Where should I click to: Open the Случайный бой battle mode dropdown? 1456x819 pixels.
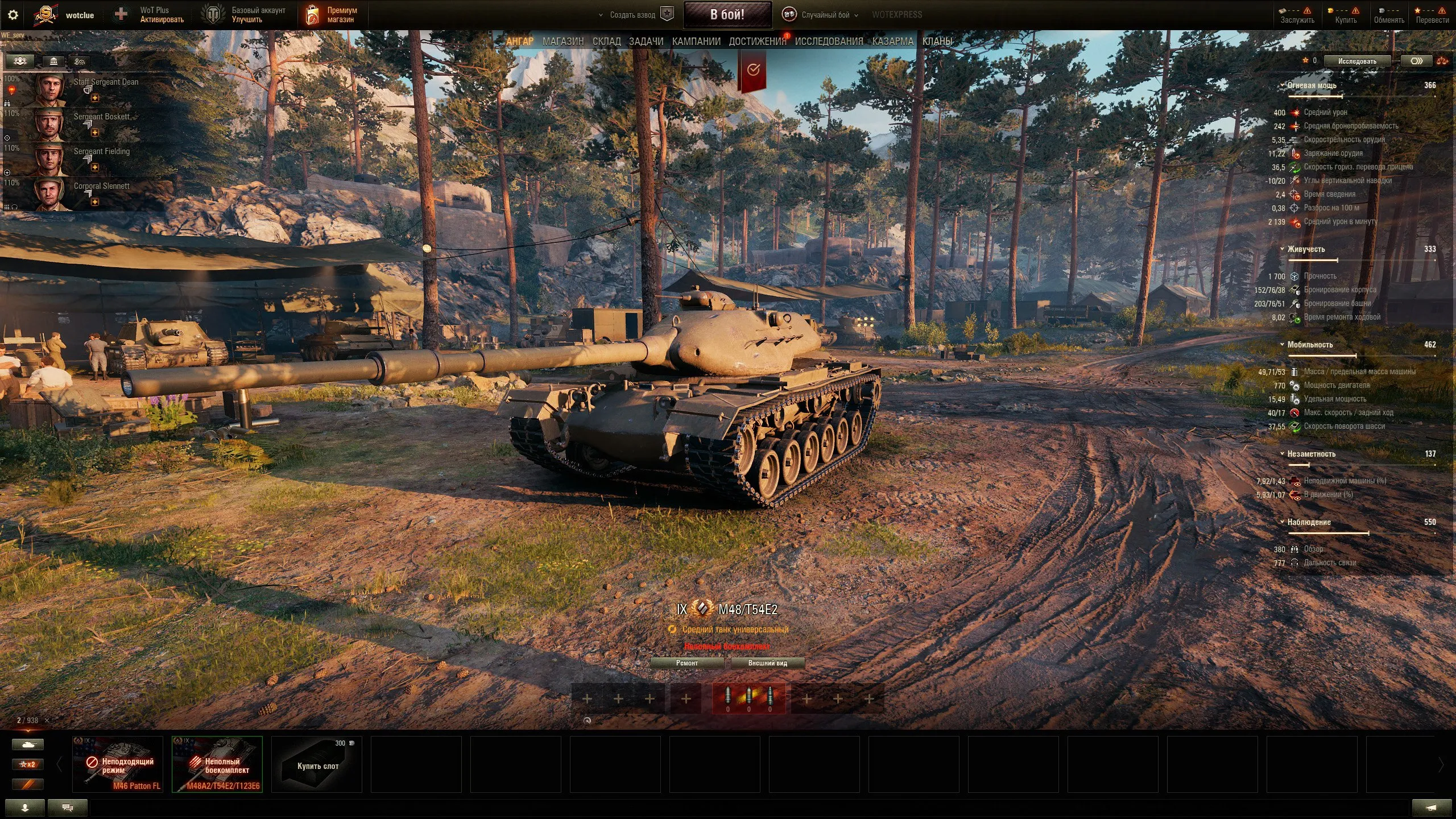(825, 15)
